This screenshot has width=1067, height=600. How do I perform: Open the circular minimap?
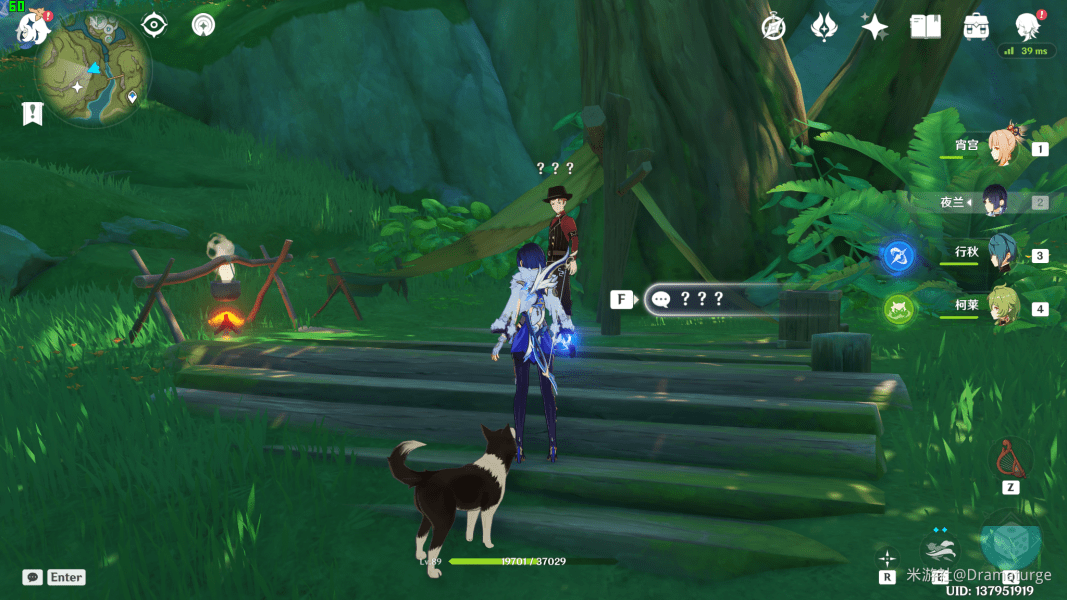click(x=93, y=76)
